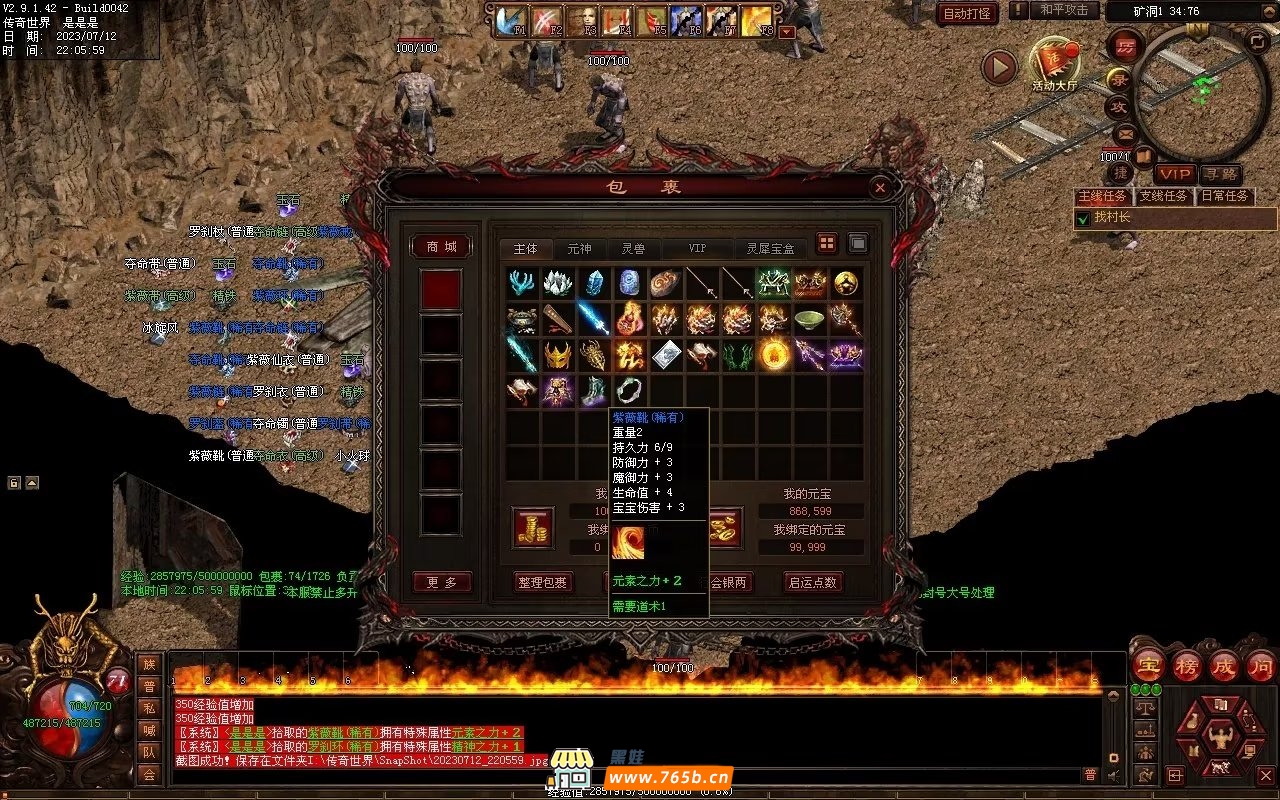Switch to the 灵兽 inventory tab
1280x800 pixels.
pos(633,248)
